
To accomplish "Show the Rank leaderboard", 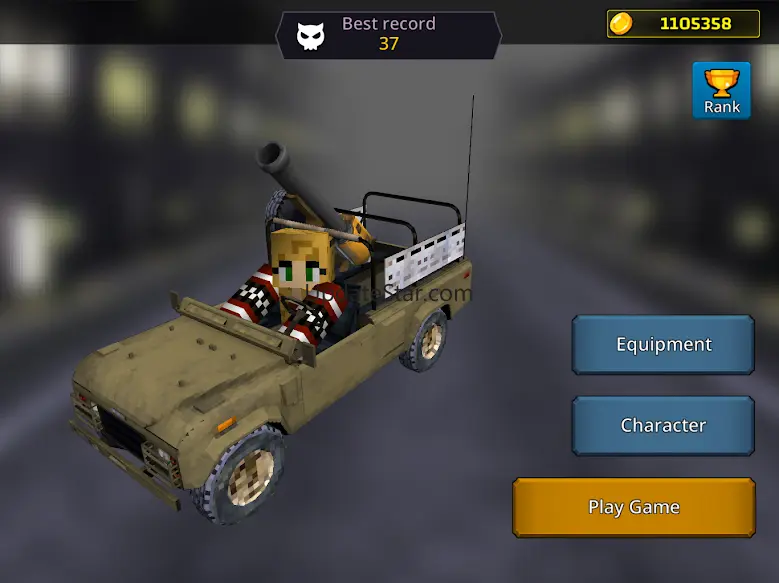I will click(721, 91).
